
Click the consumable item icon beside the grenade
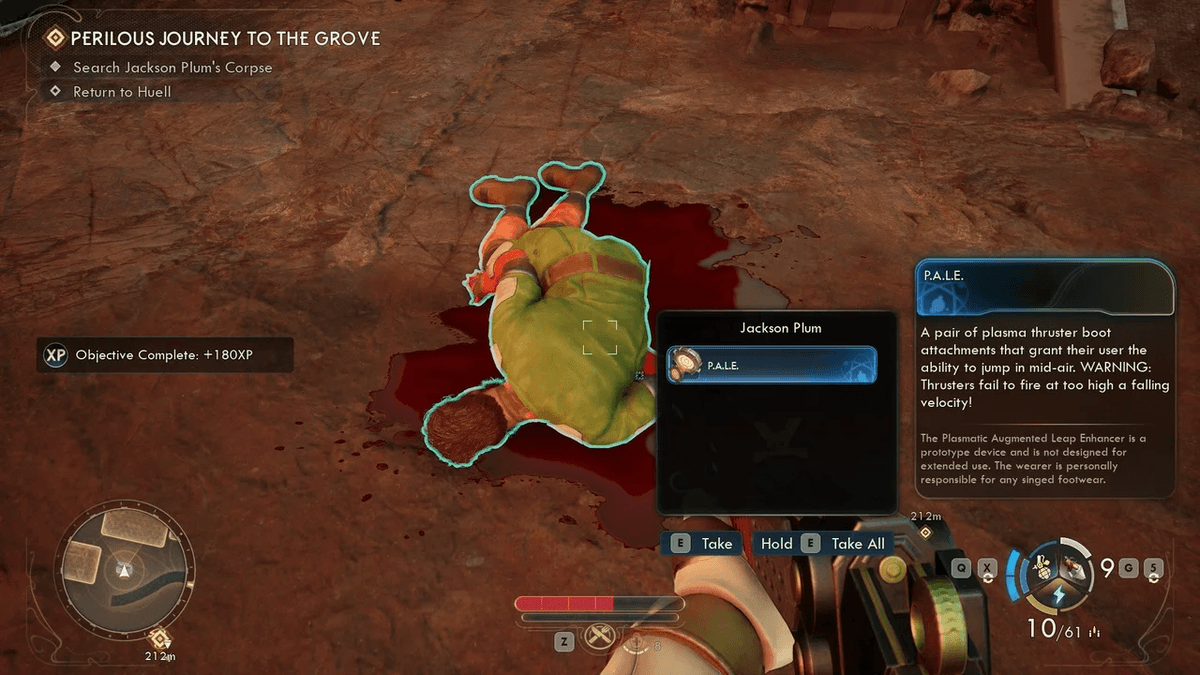[1076, 566]
